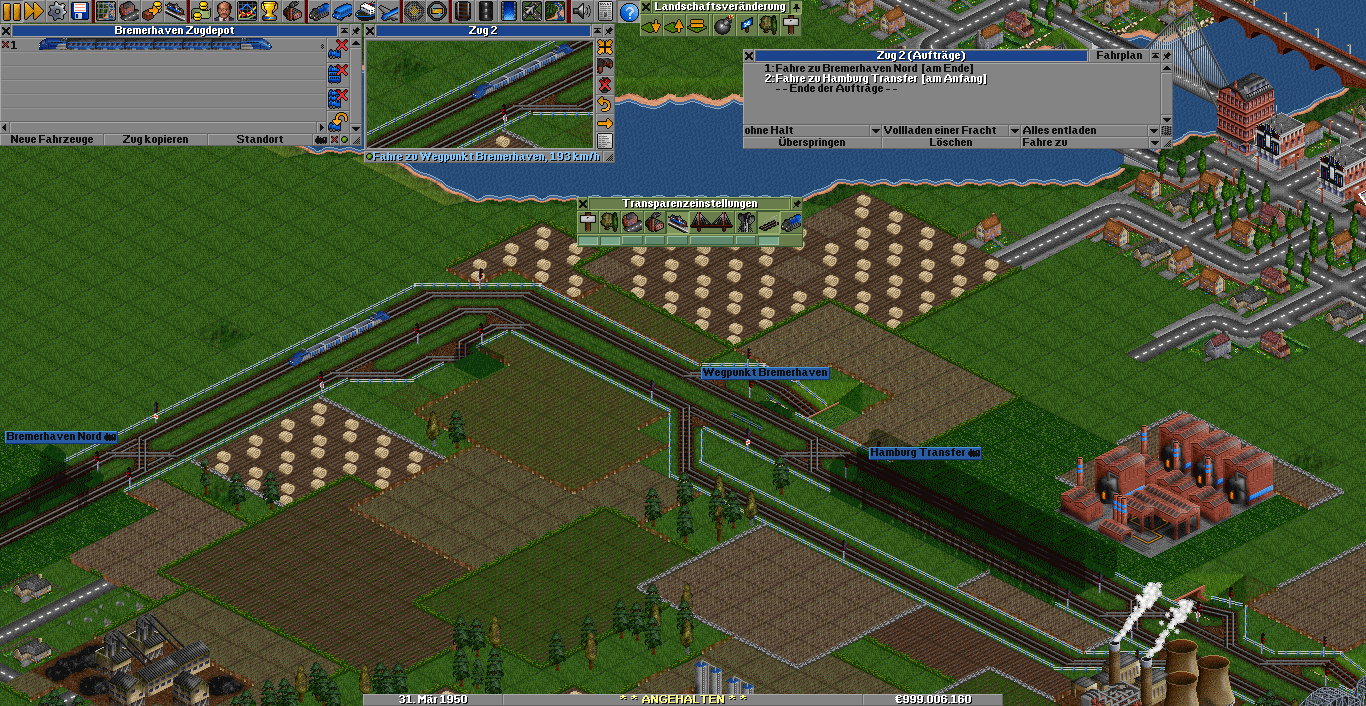Select the Zug kopieren button
Image resolution: width=1366 pixels, height=706 pixels.
(155, 139)
